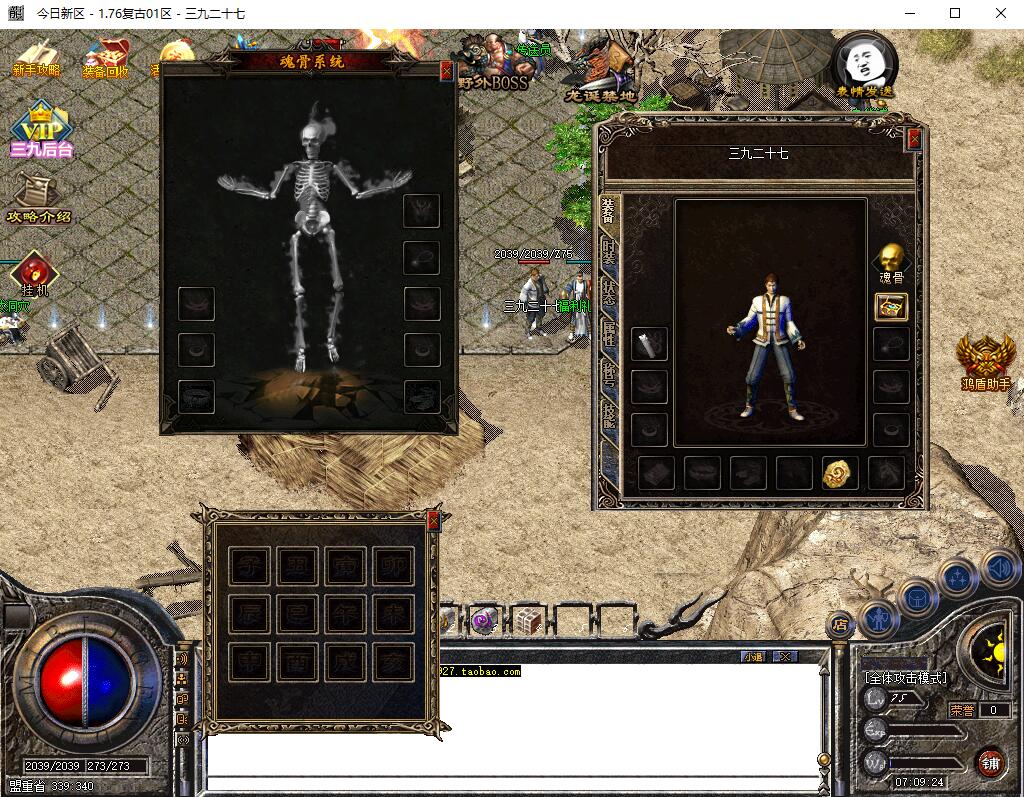Open the 鸿盾助手 helper icon
1024x797 pixels.
tap(986, 362)
